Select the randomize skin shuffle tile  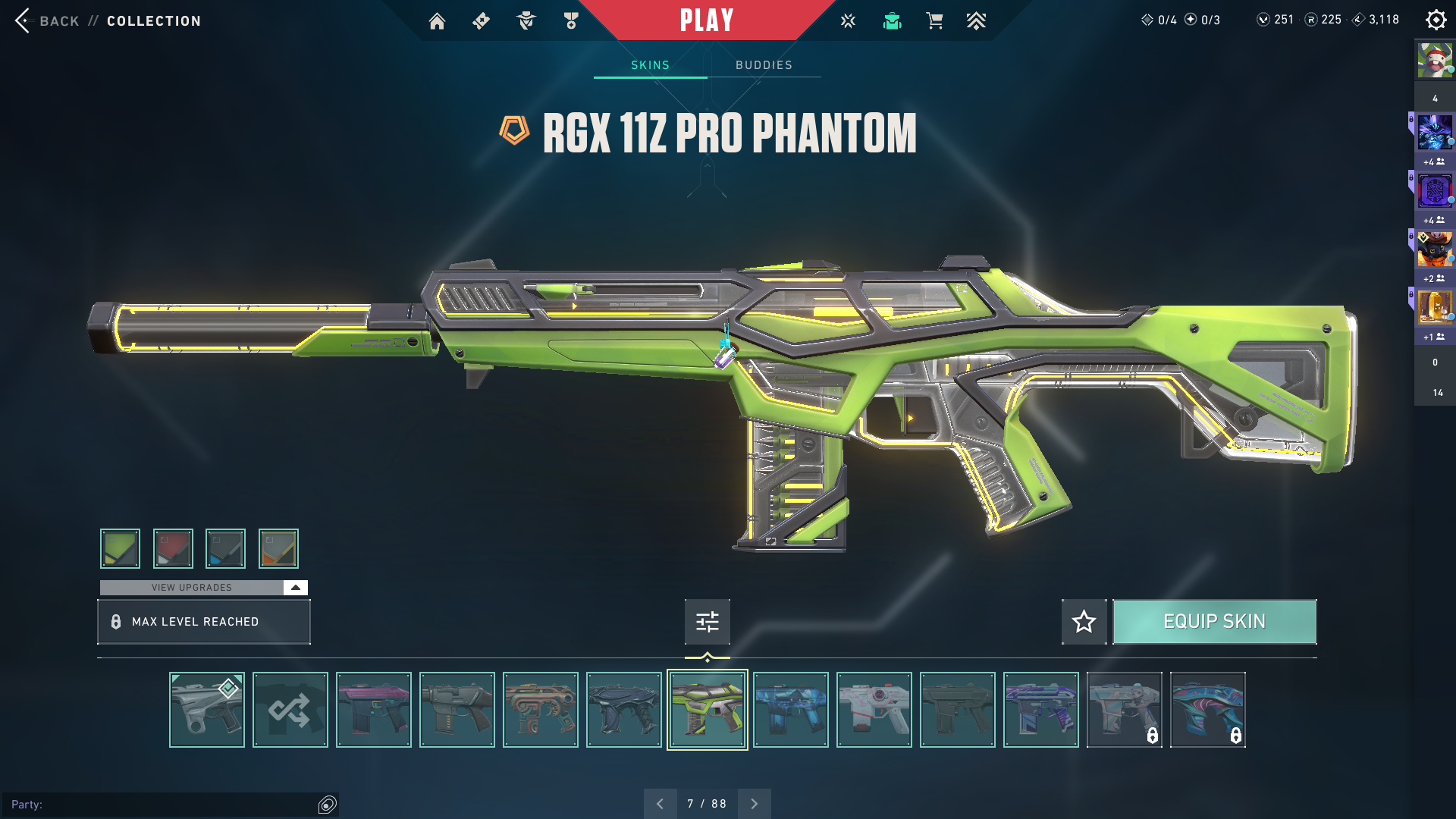point(290,710)
